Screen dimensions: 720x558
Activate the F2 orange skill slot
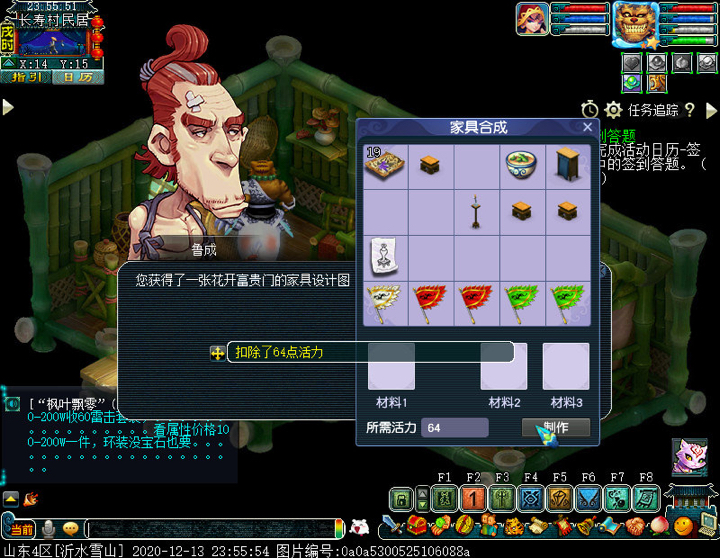pos(473,498)
